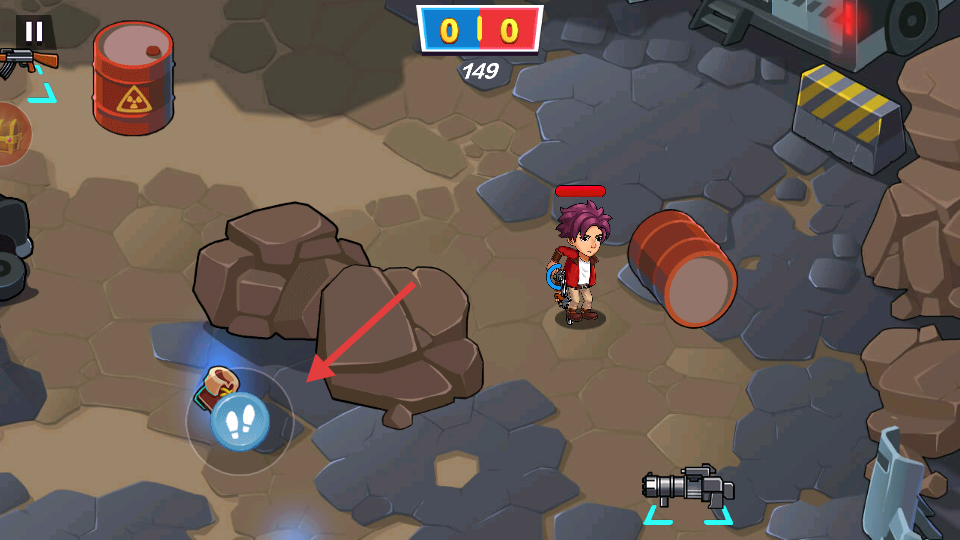Pause the game with the pause button
Screen dimensions: 960x540
click(34, 31)
